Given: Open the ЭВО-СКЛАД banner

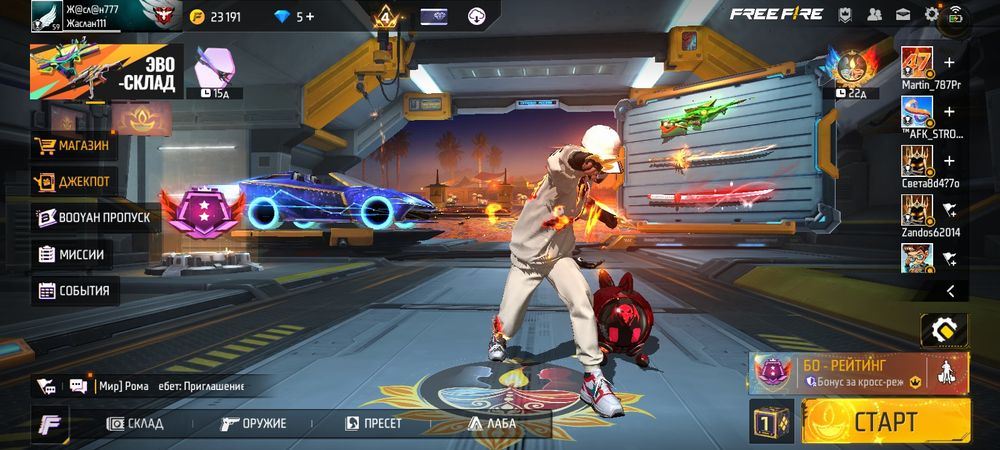Looking at the screenshot, I should 107,73.
